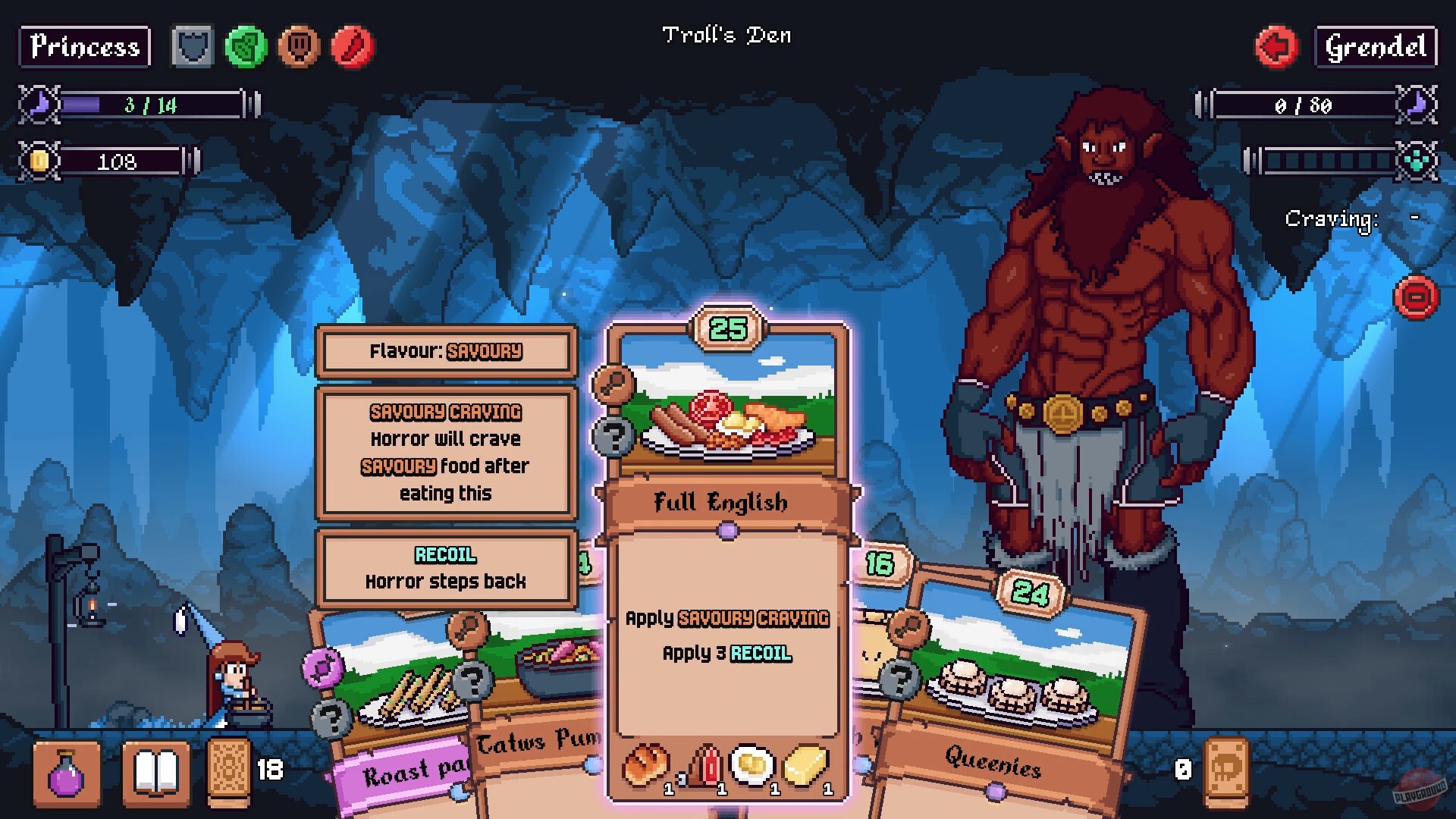Toggle the purple swirl icon on Roast card
This screenshot has height=819, width=1456.
point(322,667)
